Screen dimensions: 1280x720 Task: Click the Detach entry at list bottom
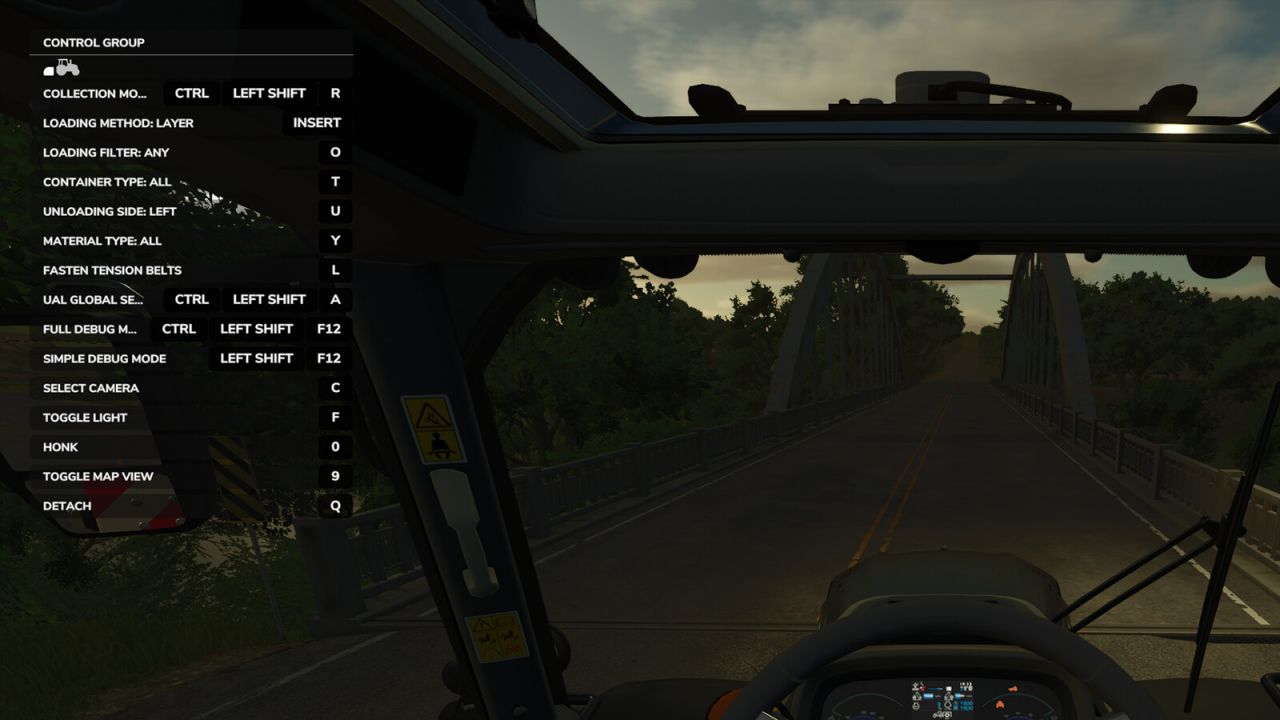67,505
